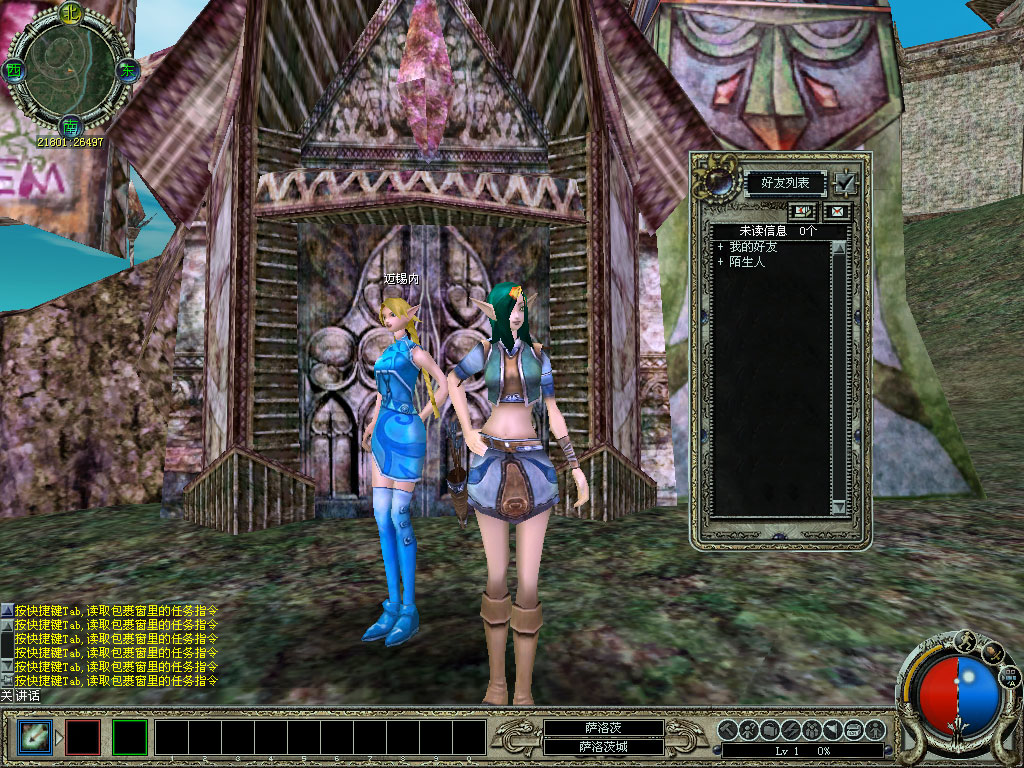This screenshot has width=1024, height=768.
Task: Click the single-person menu icon
Action: tap(877, 729)
